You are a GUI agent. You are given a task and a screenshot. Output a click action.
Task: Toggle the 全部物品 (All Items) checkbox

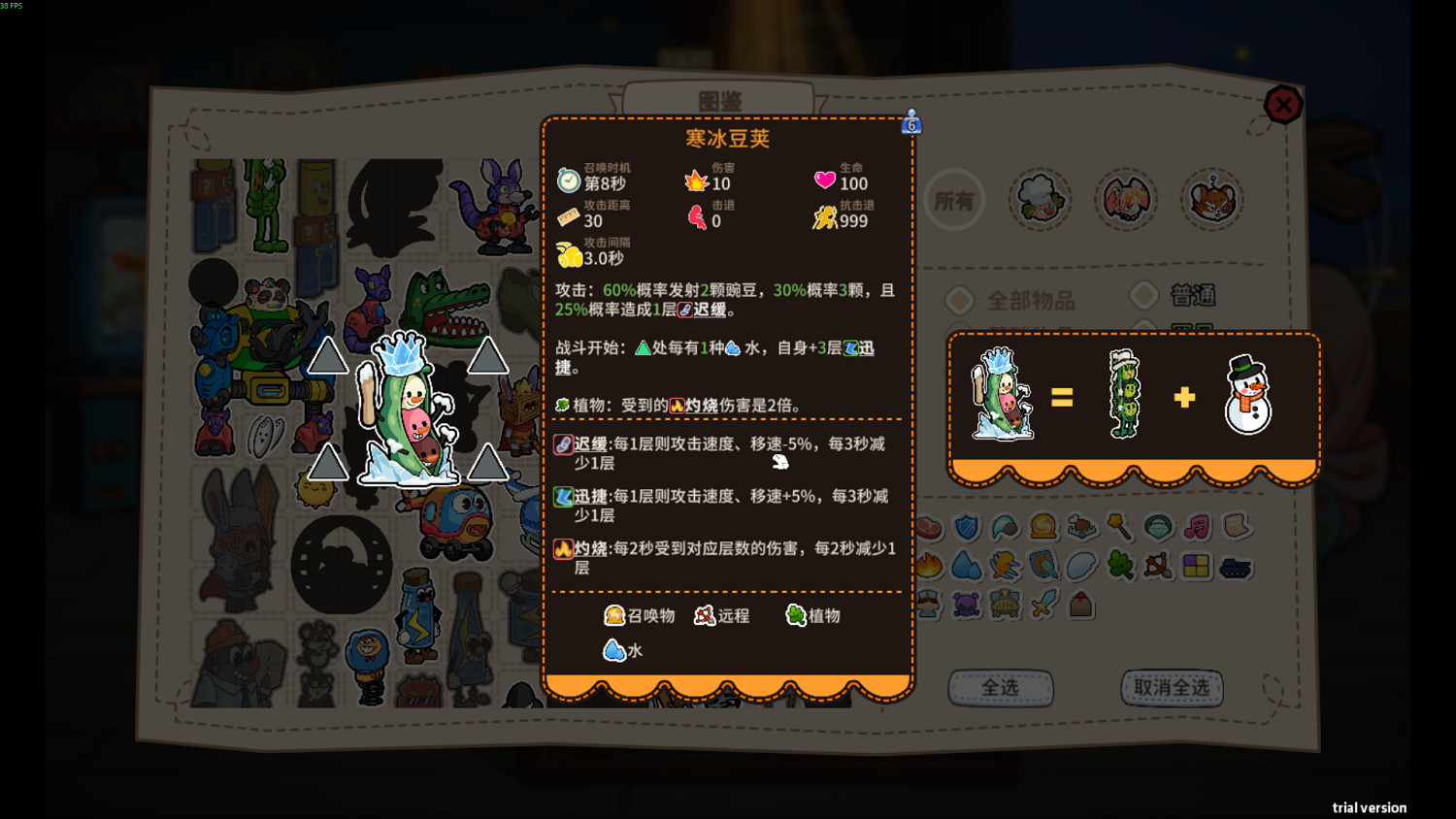tap(959, 301)
